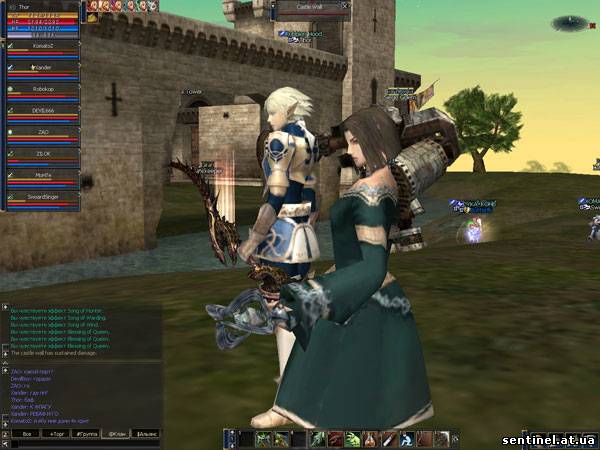The width and height of the screenshot is (600, 450).
Task: Select party member Komato2
Action: coord(41,46)
